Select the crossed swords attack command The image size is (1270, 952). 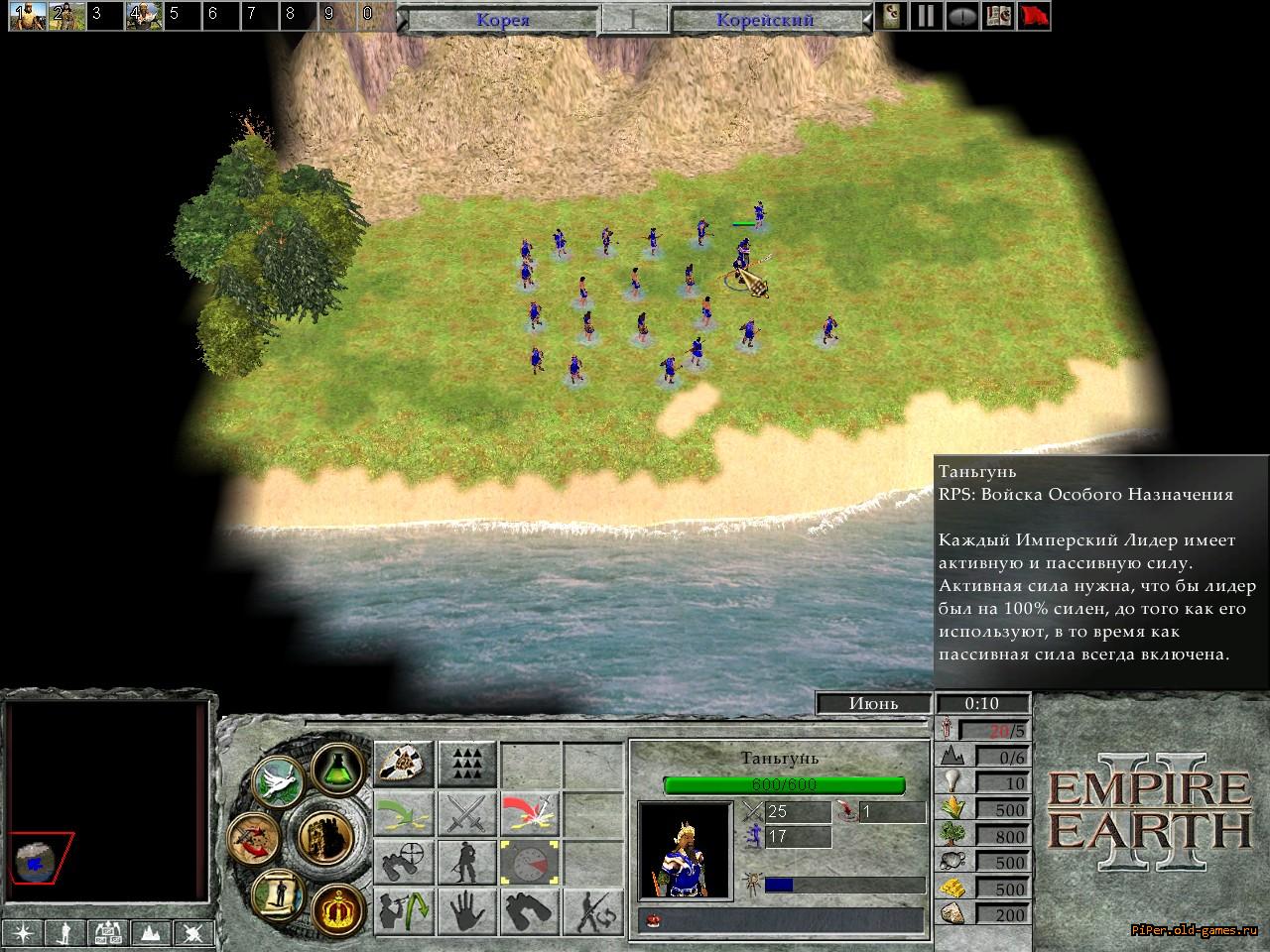[x=466, y=814]
